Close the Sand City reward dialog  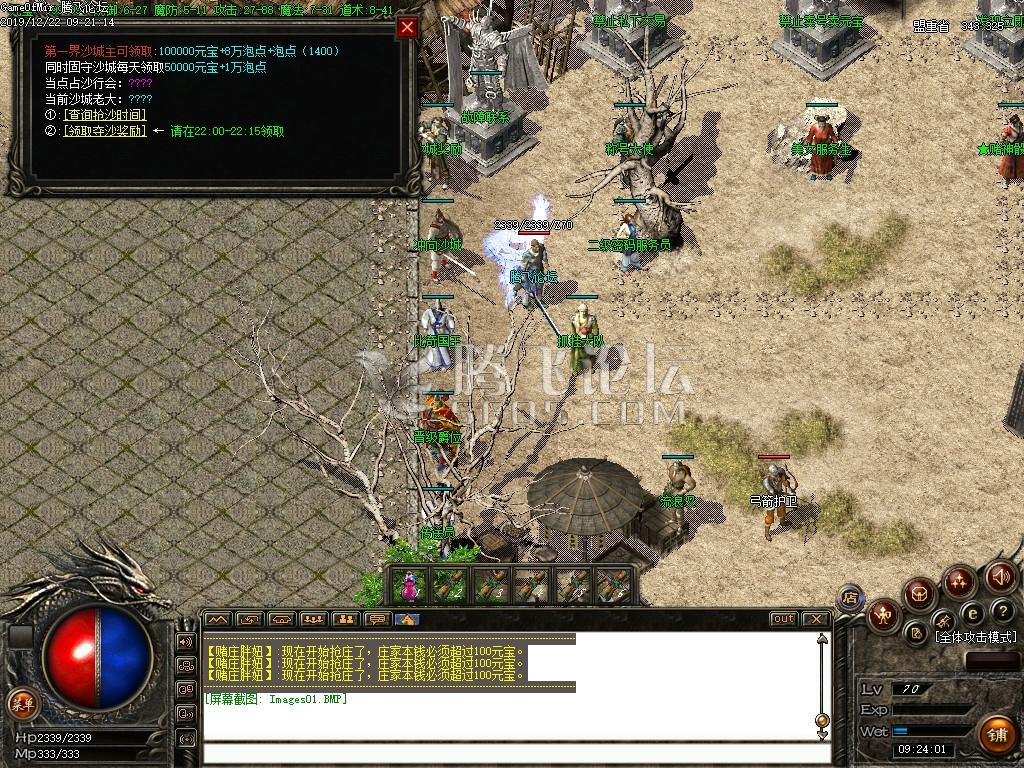[x=407, y=28]
